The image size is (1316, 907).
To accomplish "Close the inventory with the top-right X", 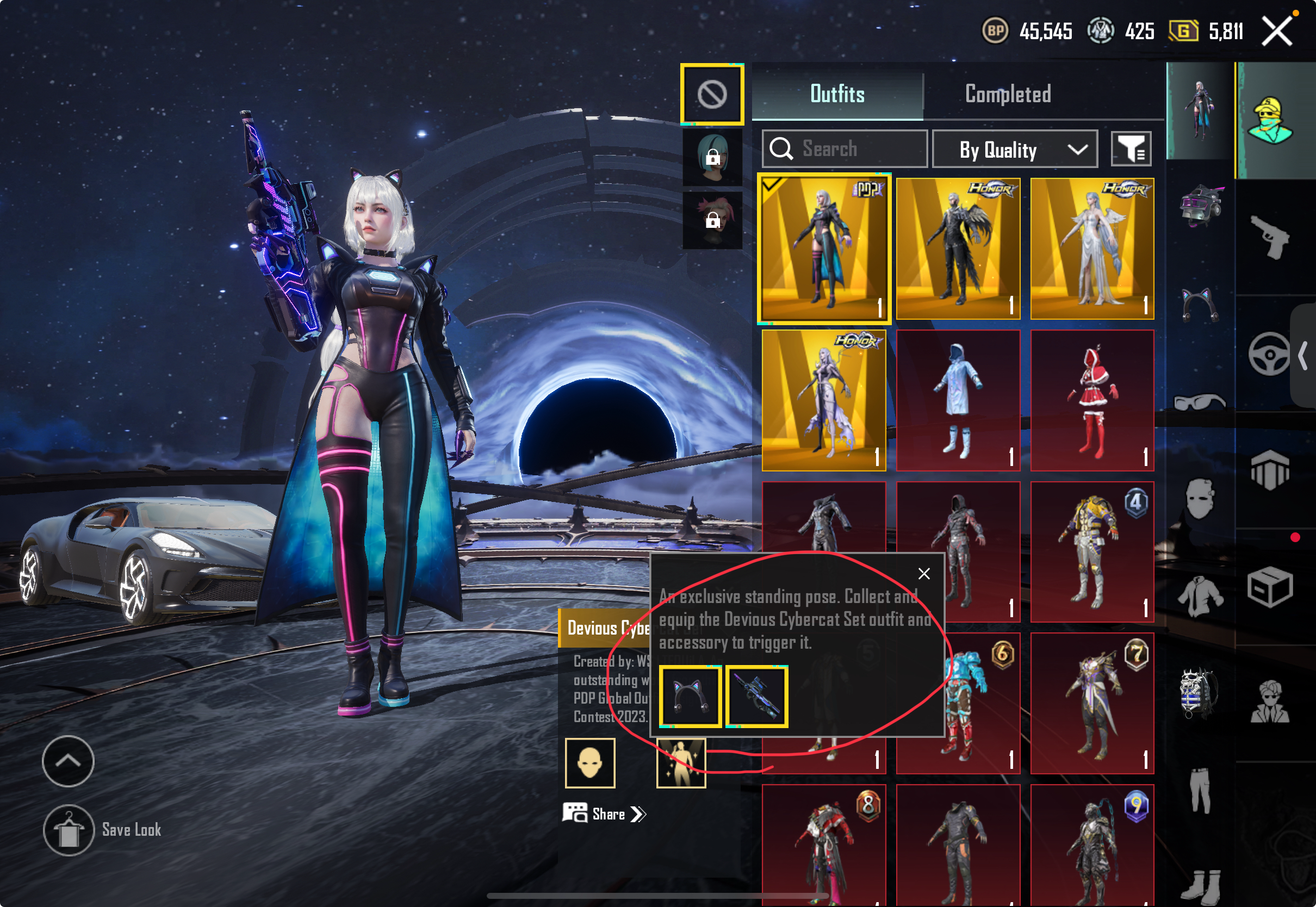I will [1277, 31].
